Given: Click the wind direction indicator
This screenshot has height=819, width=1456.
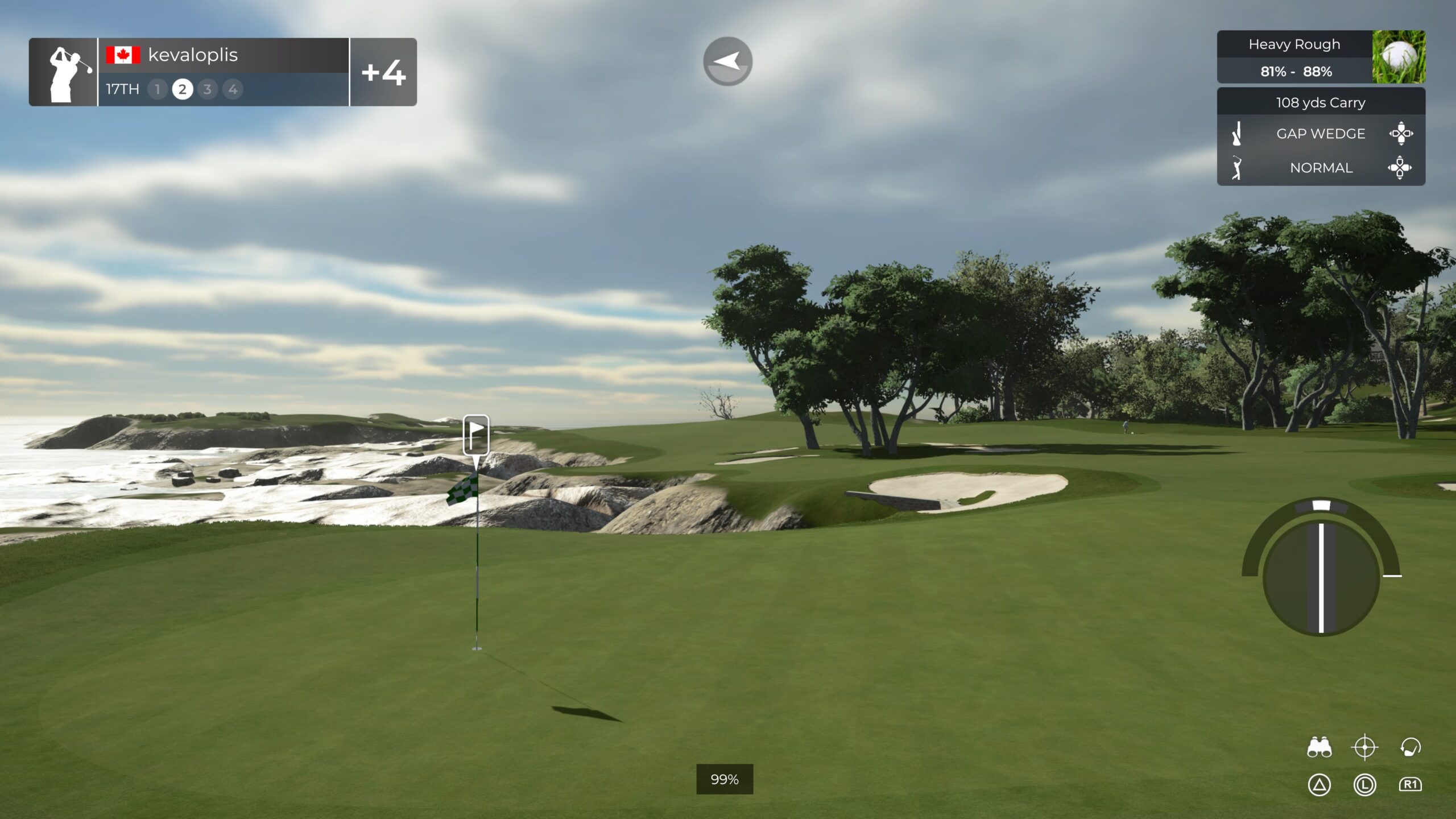Looking at the screenshot, I should tap(727, 61).
